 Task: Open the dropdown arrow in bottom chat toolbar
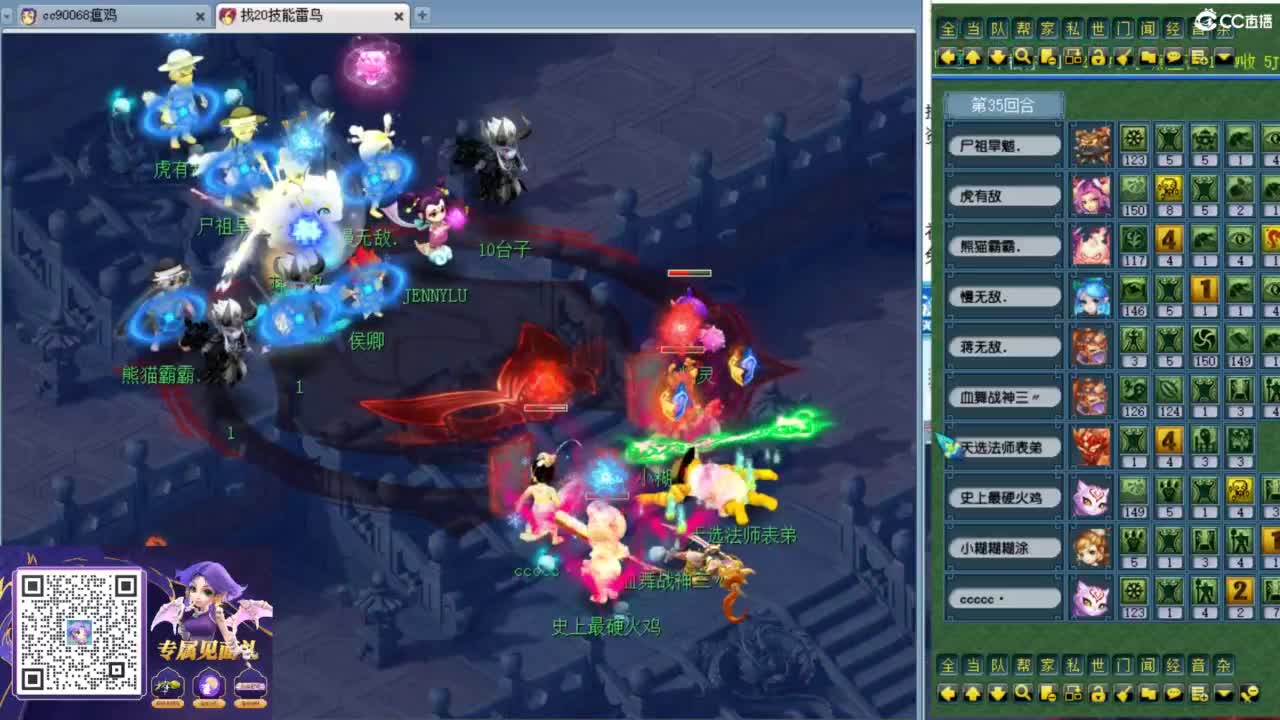1223,694
